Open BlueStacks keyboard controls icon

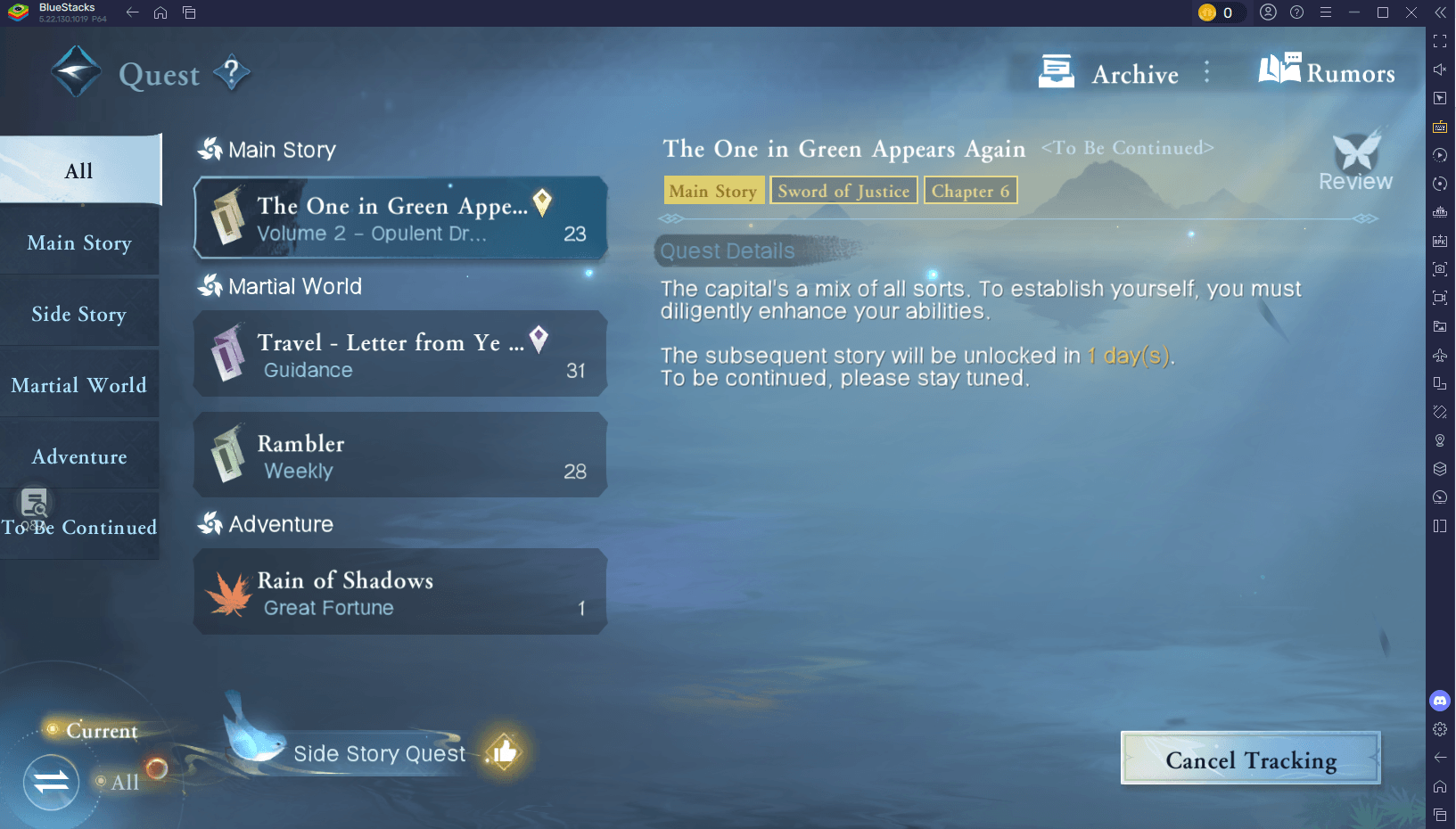pyautogui.click(x=1440, y=127)
